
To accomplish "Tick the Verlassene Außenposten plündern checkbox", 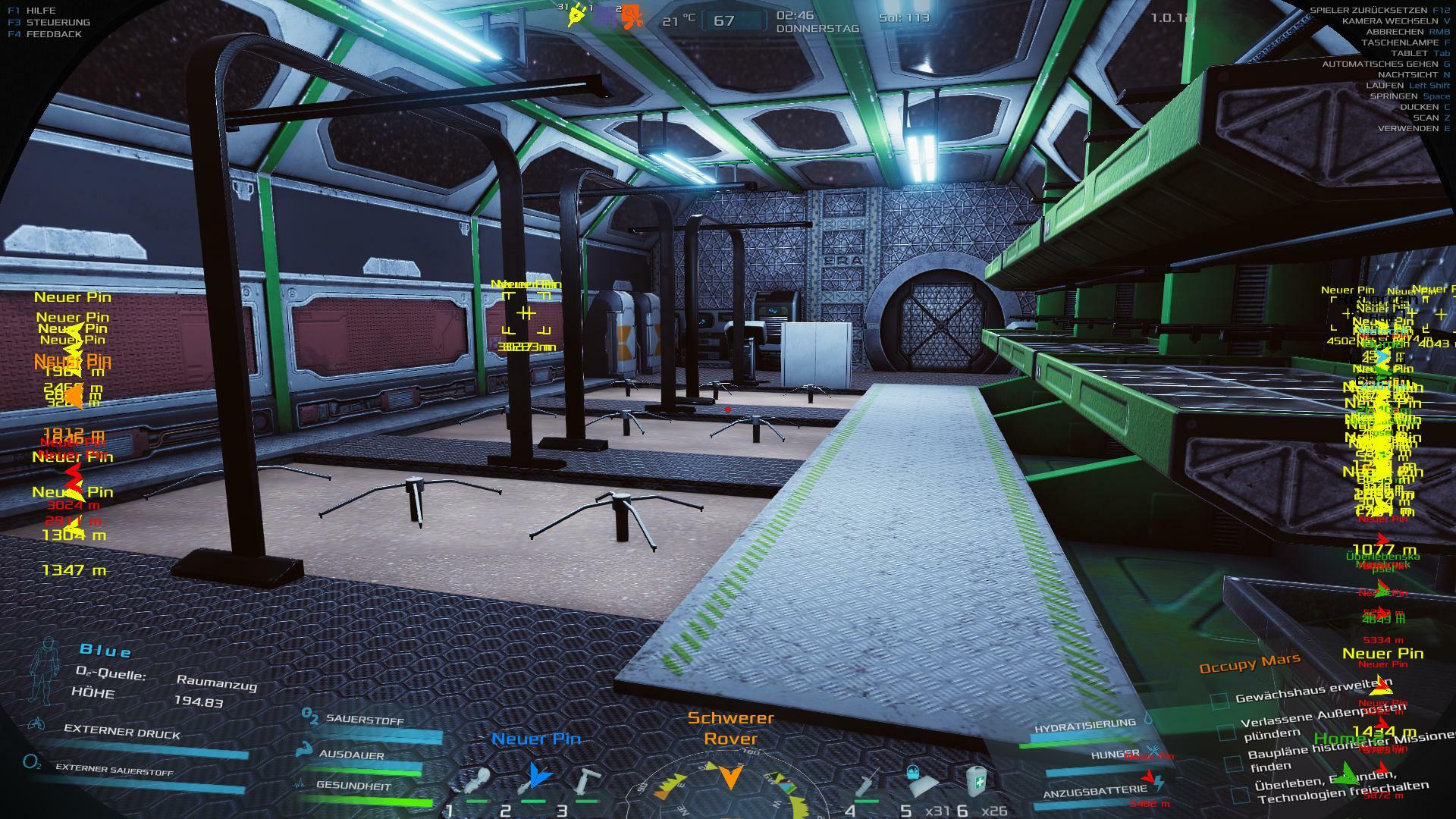I will coord(1226,732).
